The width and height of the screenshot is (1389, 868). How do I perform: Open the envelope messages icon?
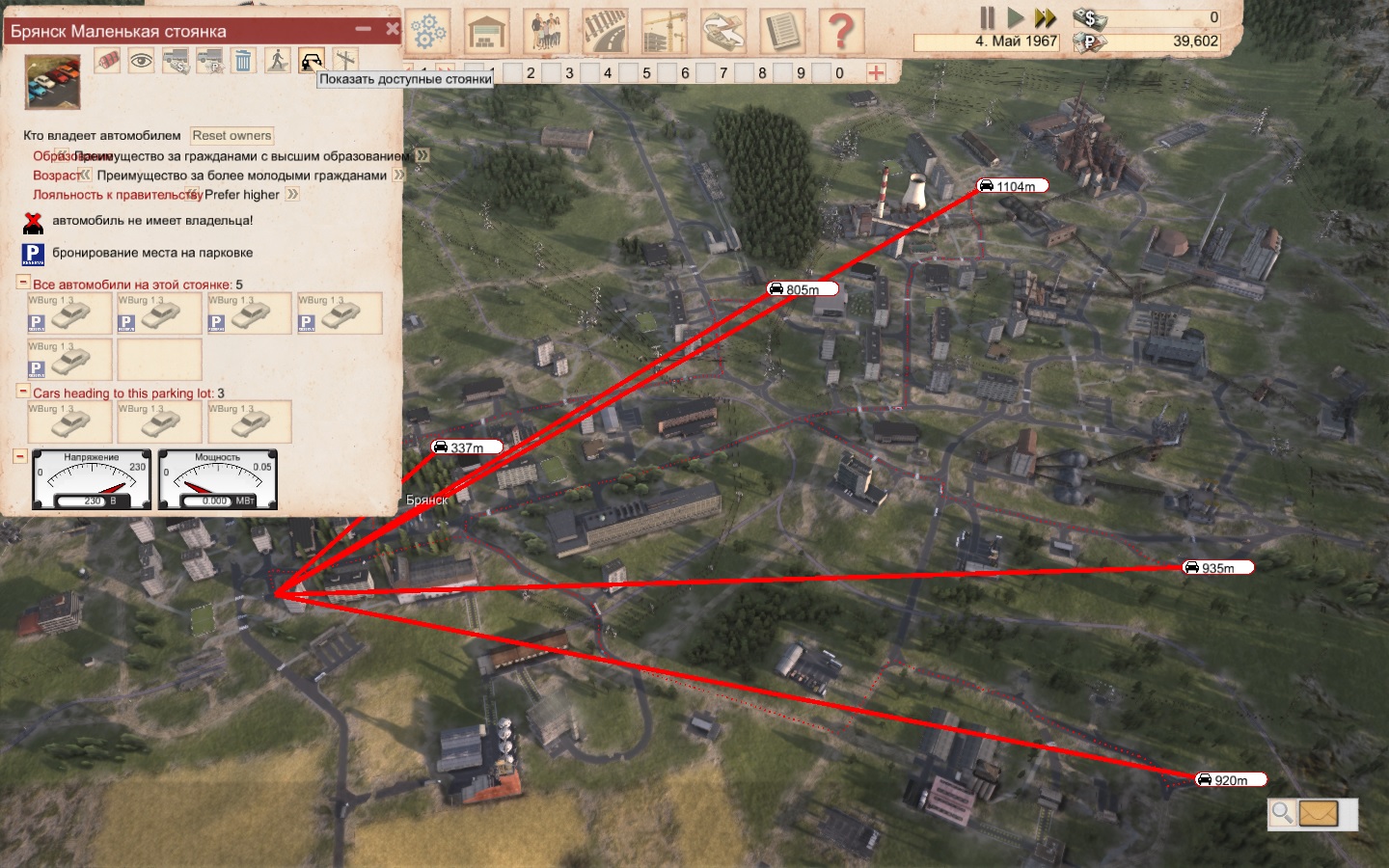click(x=1318, y=814)
